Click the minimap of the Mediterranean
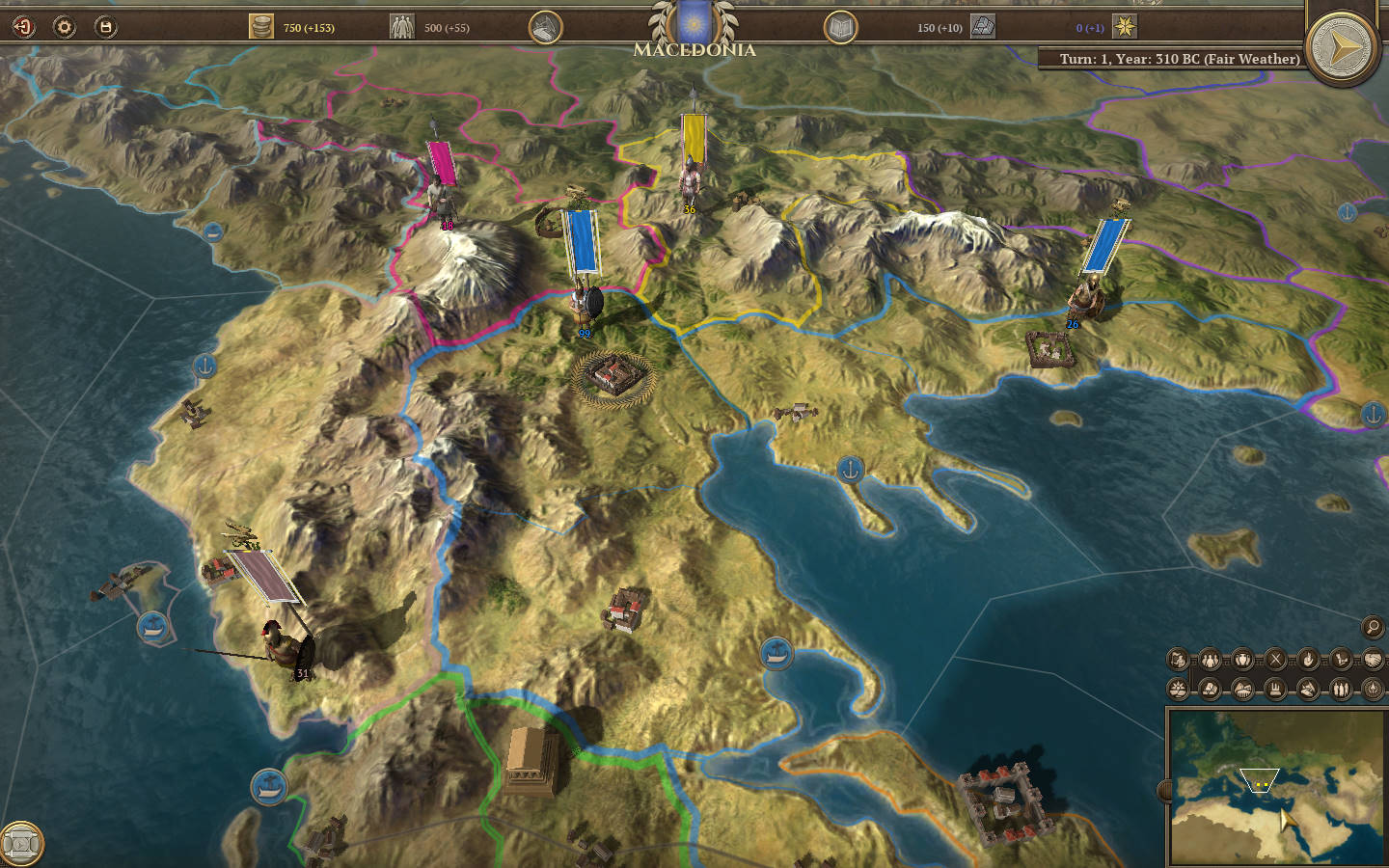The width and height of the screenshot is (1389, 868). click(1275, 787)
